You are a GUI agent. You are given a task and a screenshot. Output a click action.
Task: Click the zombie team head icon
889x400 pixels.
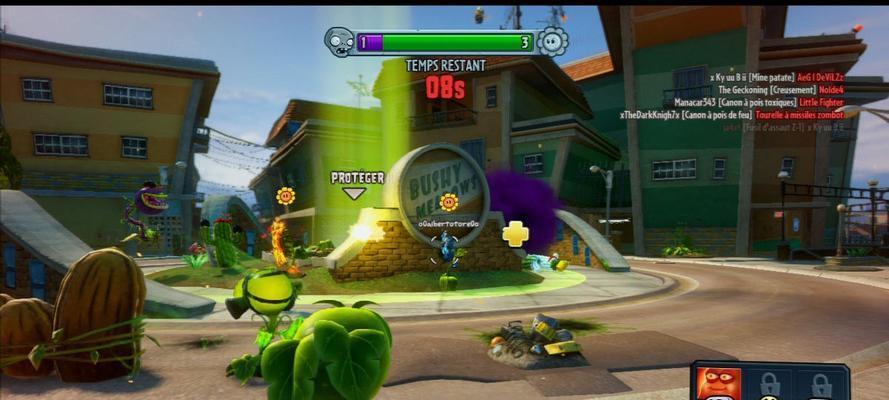(340, 42)
